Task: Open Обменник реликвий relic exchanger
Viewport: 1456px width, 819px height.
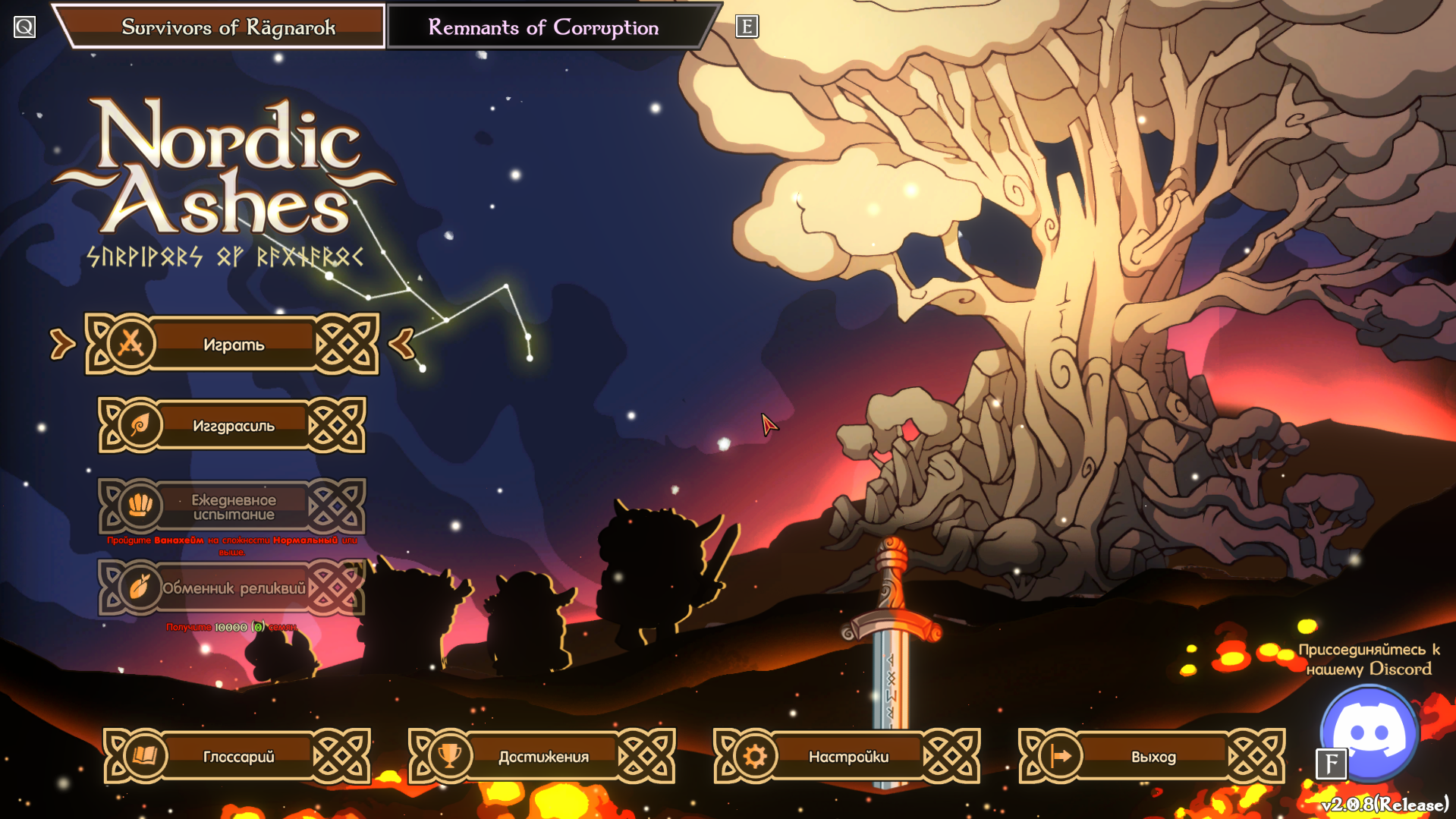Action: (x=232, y=588)
